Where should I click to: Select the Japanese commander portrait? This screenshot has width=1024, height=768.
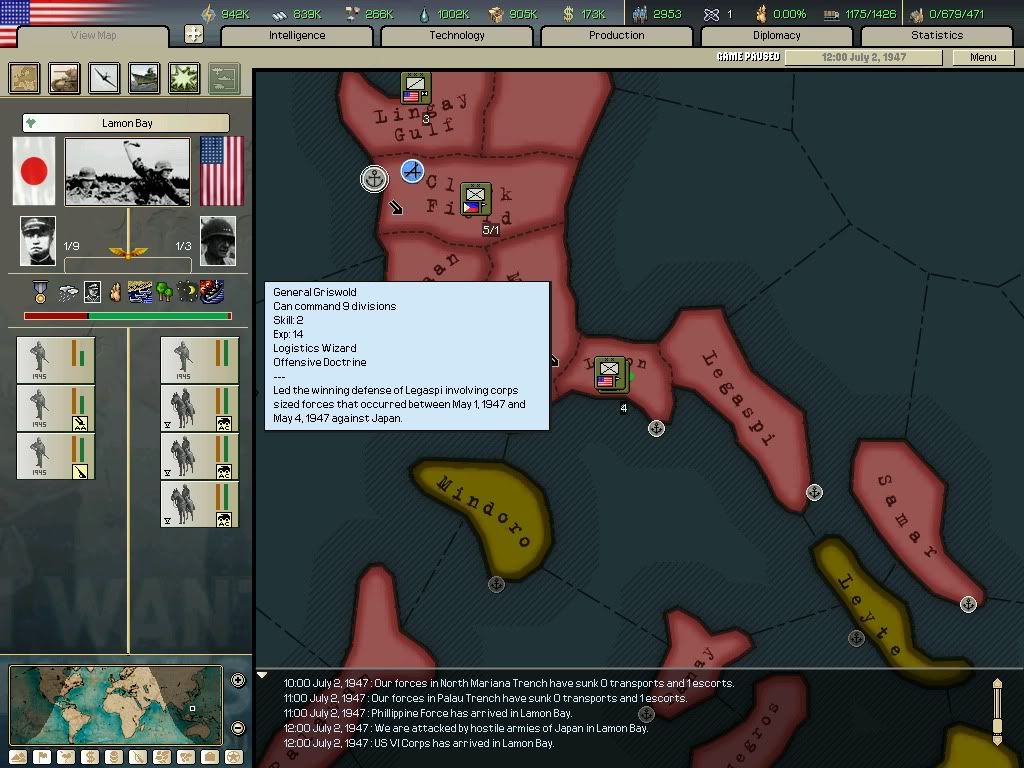point(38,241)
